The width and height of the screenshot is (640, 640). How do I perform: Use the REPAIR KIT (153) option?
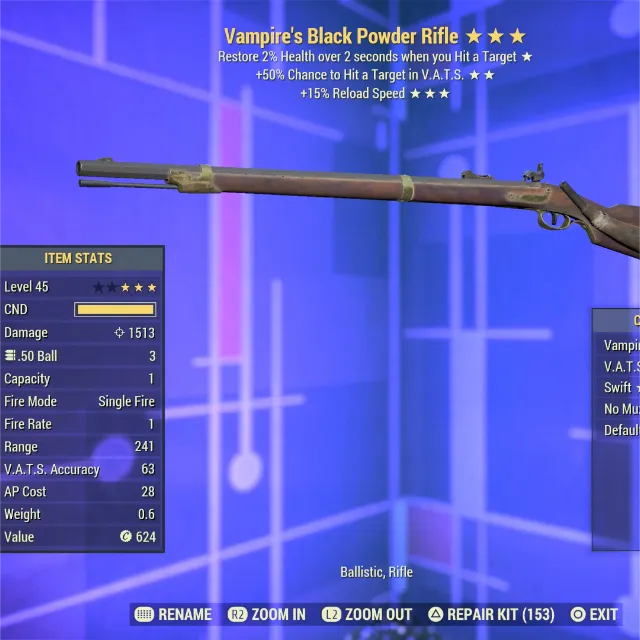tap(491, 614)
